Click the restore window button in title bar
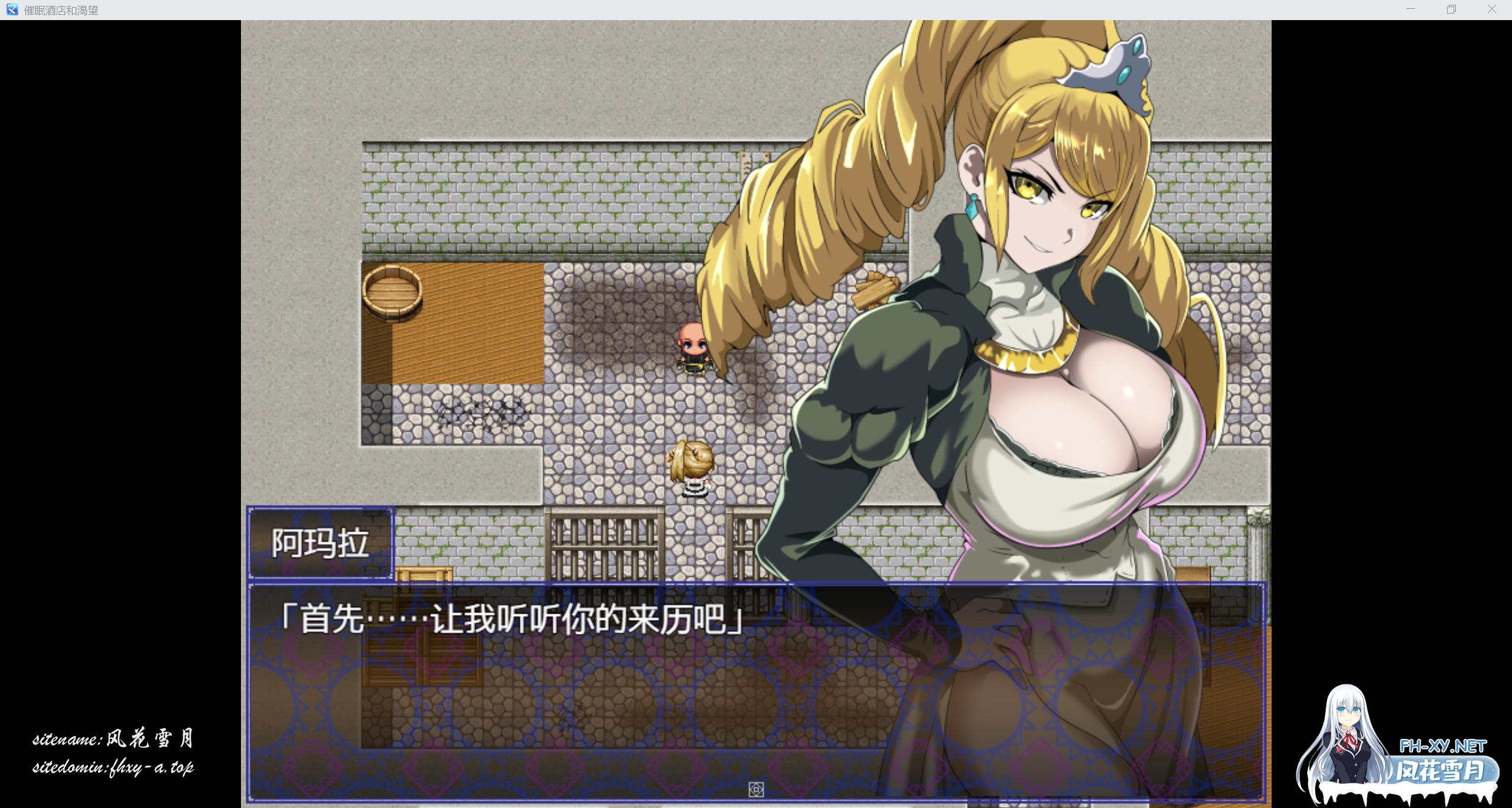Viewport: 1512px width, 808px height. (x=1450, y=9)
